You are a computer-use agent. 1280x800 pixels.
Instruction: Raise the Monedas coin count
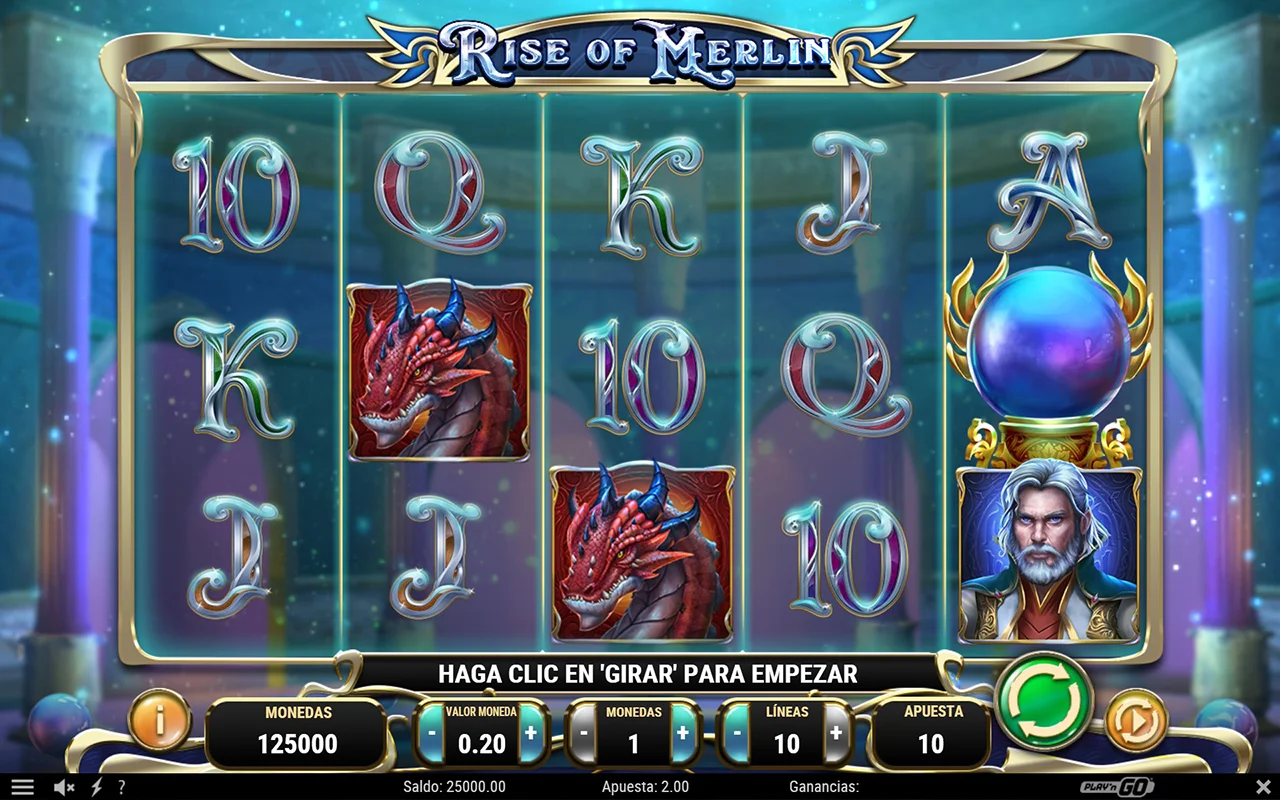tap(683, 732)
